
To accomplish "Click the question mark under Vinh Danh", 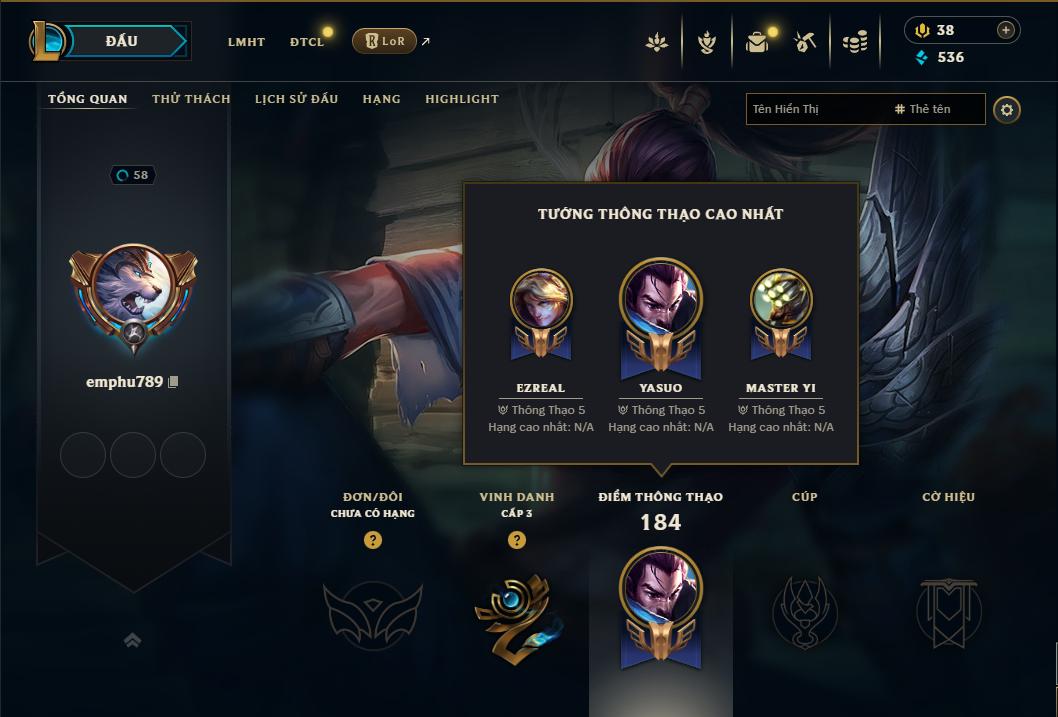I will (517, 540).
